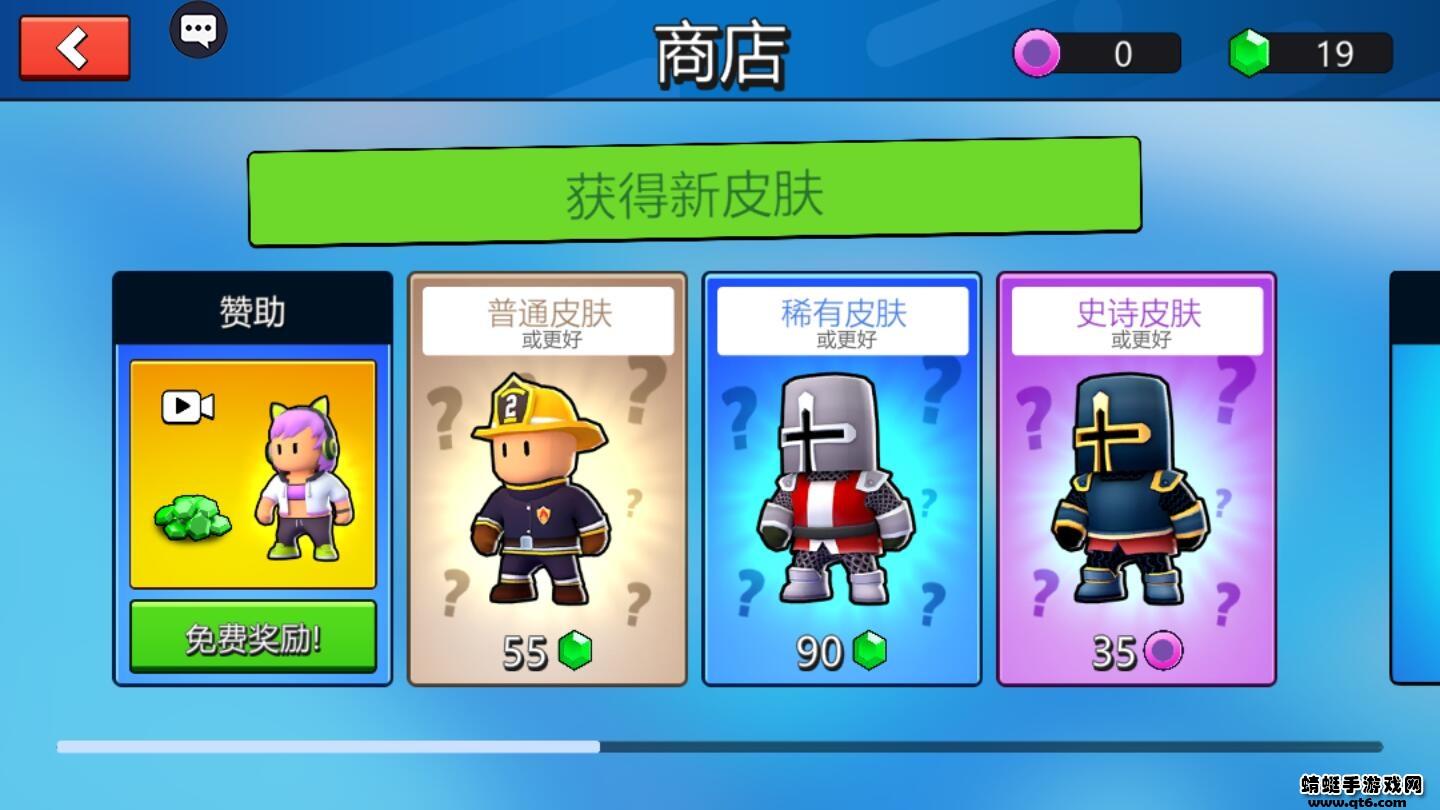
Task: Click the purple coin currency icon
Action: 1036,54
